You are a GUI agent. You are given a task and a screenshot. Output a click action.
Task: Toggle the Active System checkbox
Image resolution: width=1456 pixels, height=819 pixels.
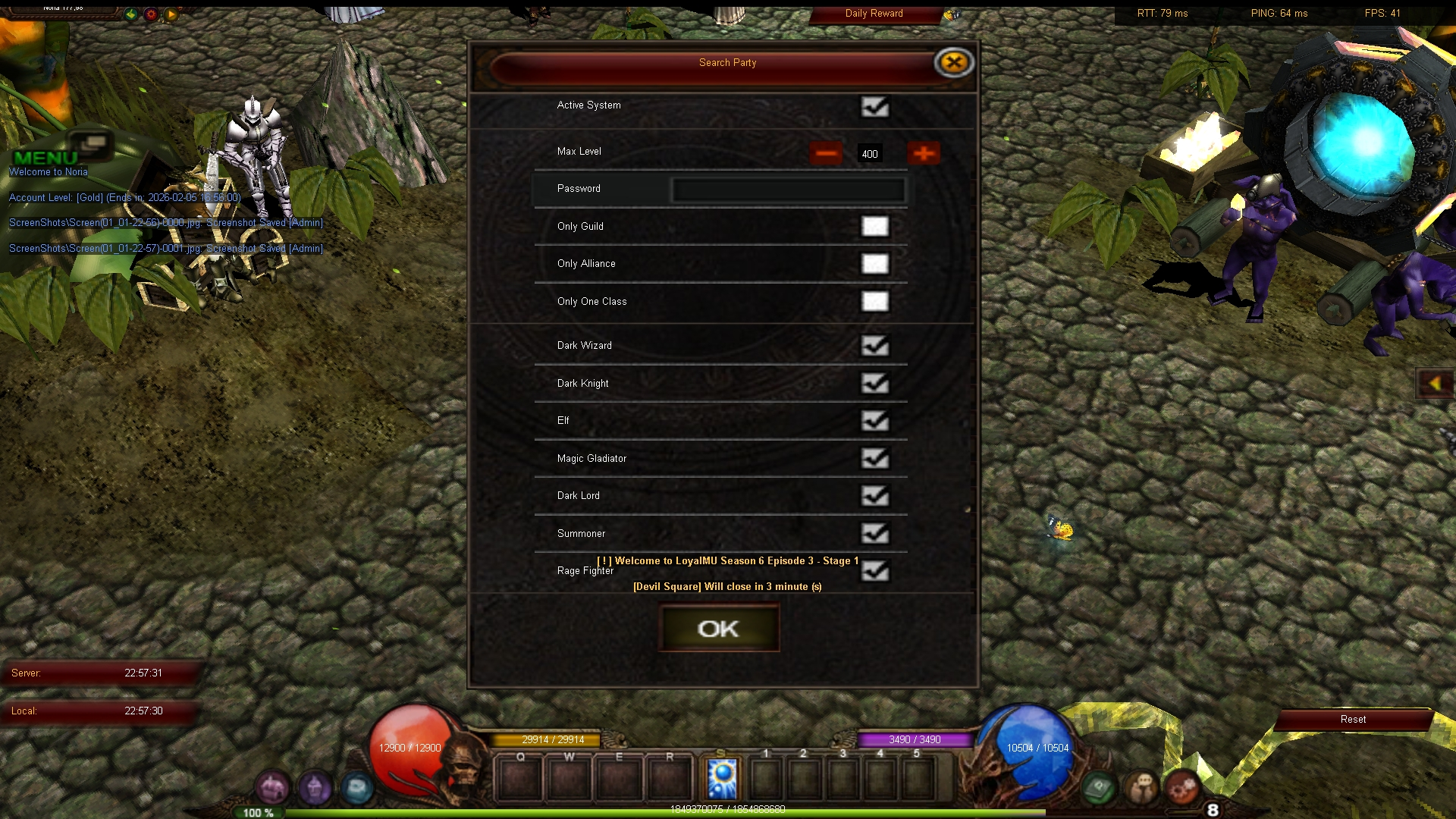(874, 106)
